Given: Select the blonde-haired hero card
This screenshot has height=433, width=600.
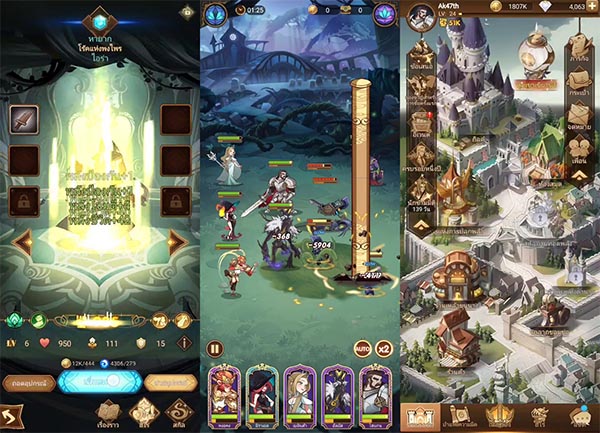Looking at the screenshot, I should click(x=299, y=390).
